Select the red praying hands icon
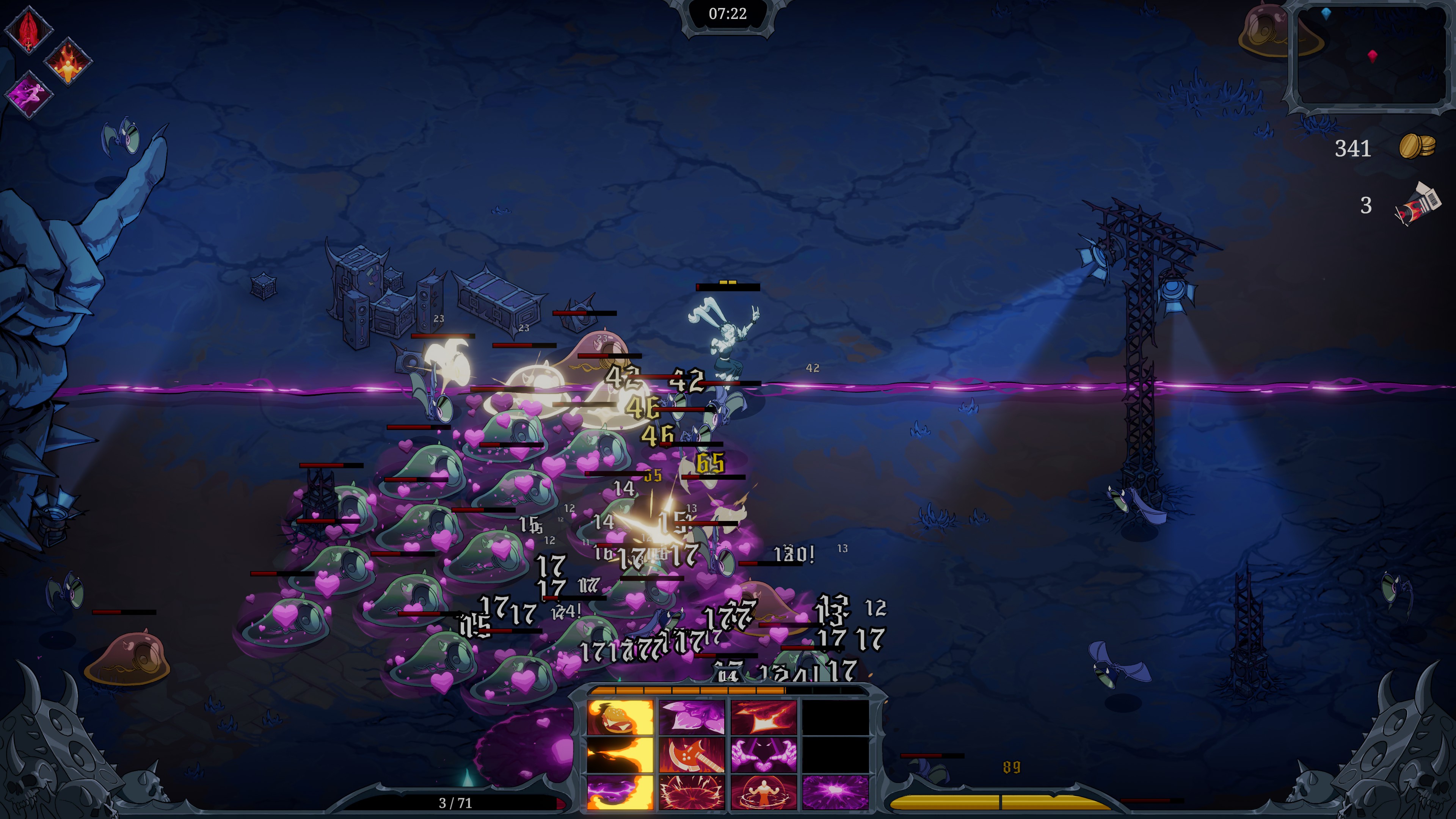 28,30
